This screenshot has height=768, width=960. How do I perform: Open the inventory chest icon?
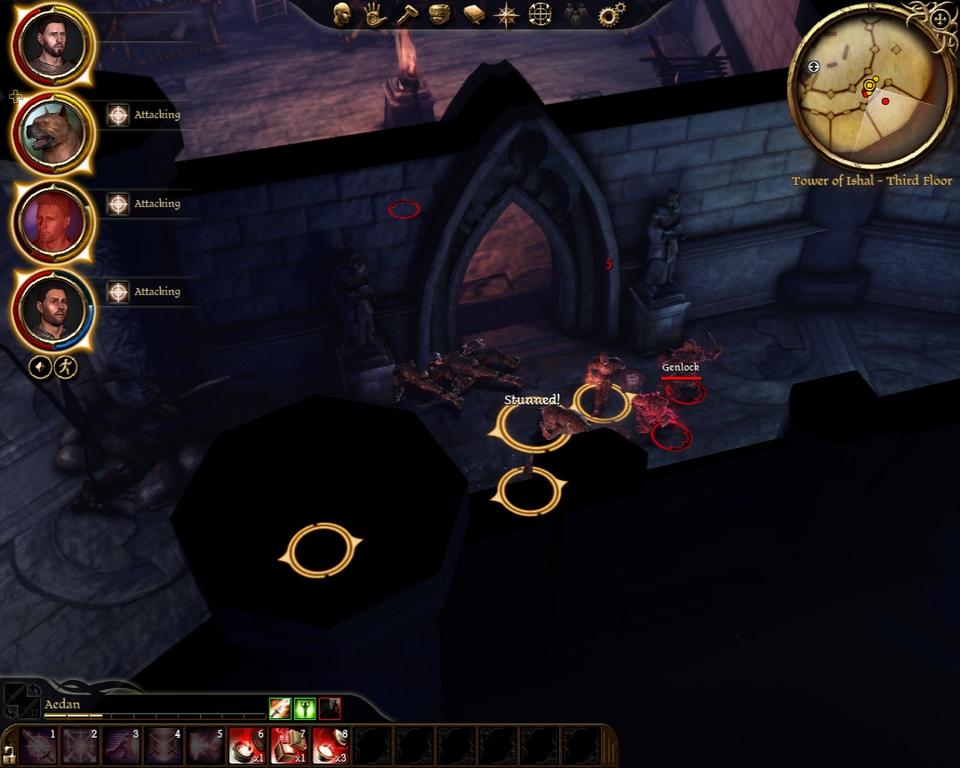(x=438, y=15)
